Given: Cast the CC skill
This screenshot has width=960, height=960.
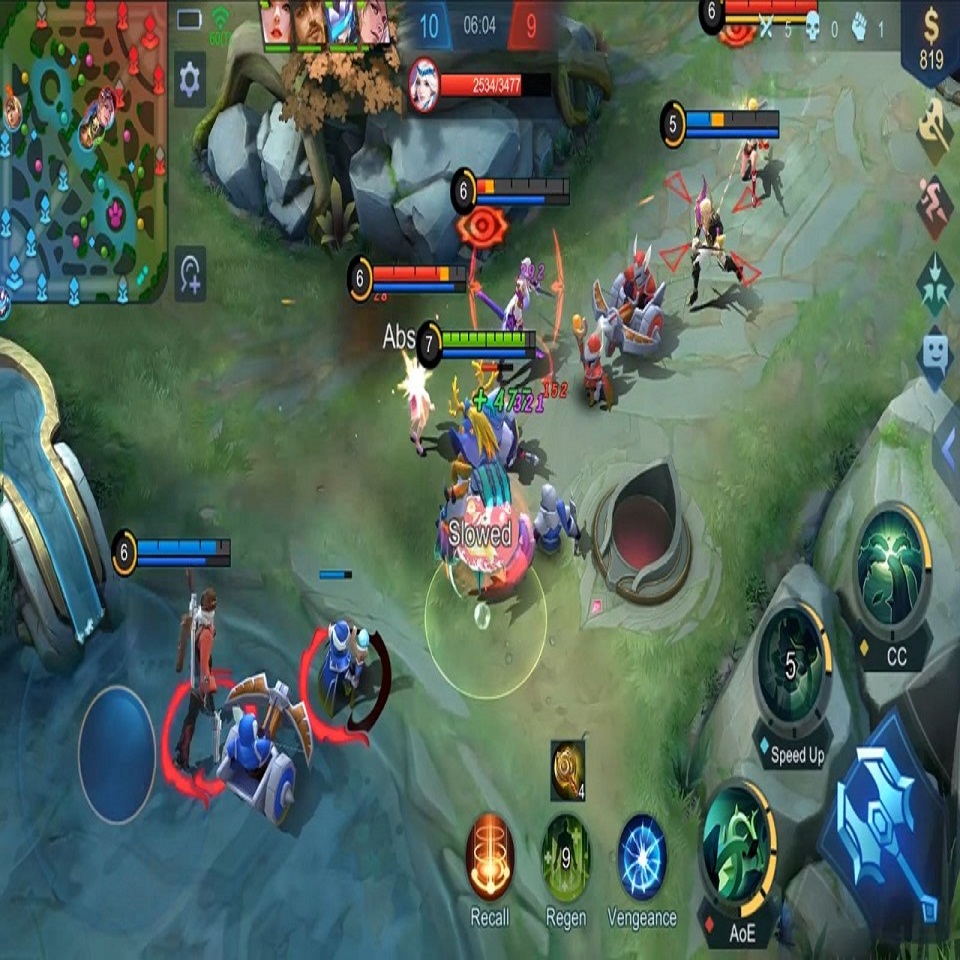Looking at the screenshot, I should pos(892,567).
